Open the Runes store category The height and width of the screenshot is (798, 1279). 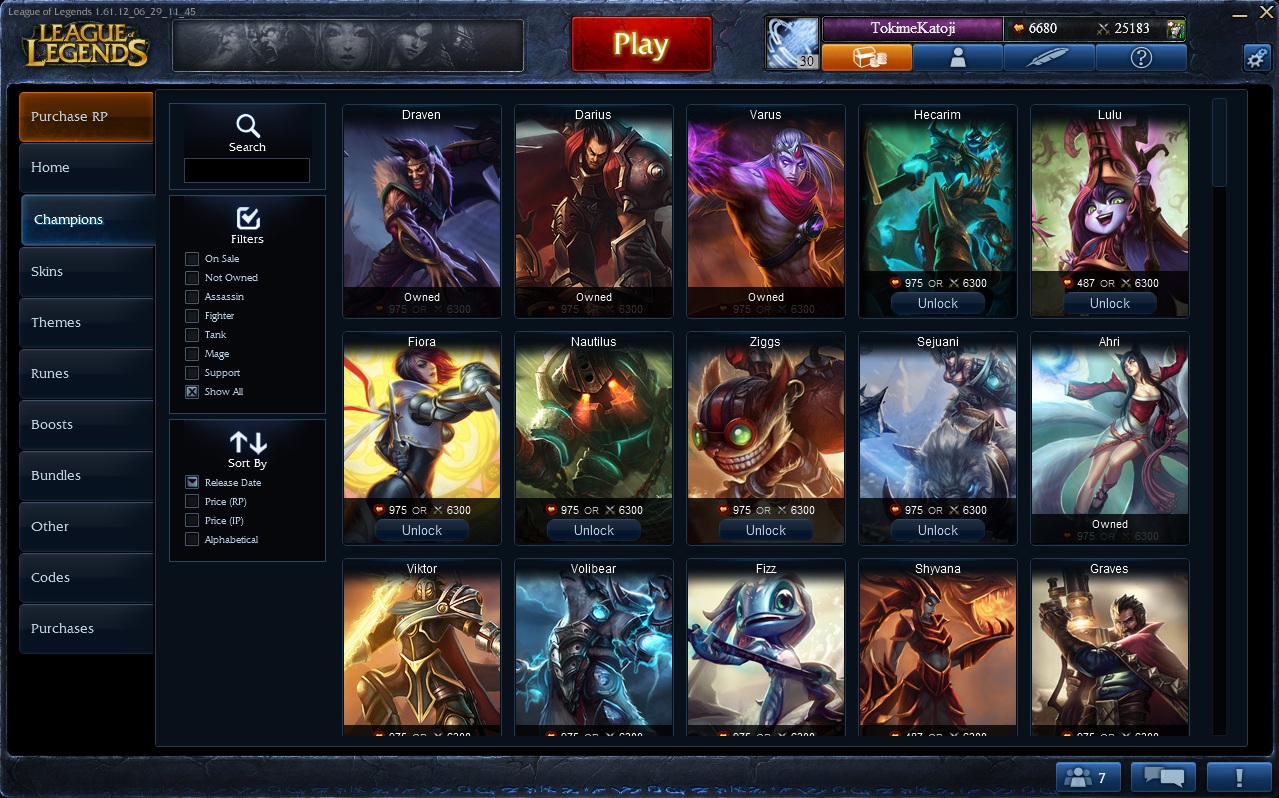coord(86,373)
